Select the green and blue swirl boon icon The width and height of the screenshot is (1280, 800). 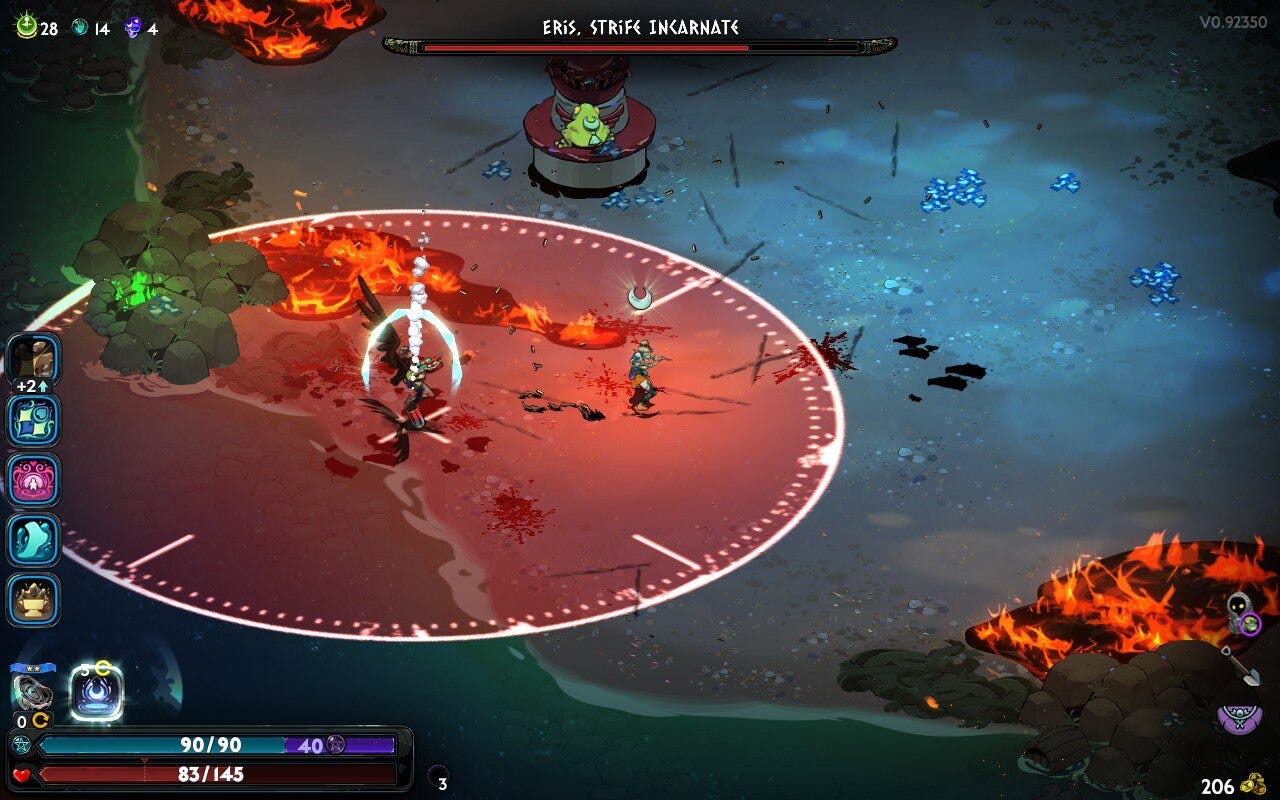pyautogui.click(x=34, y=420)
